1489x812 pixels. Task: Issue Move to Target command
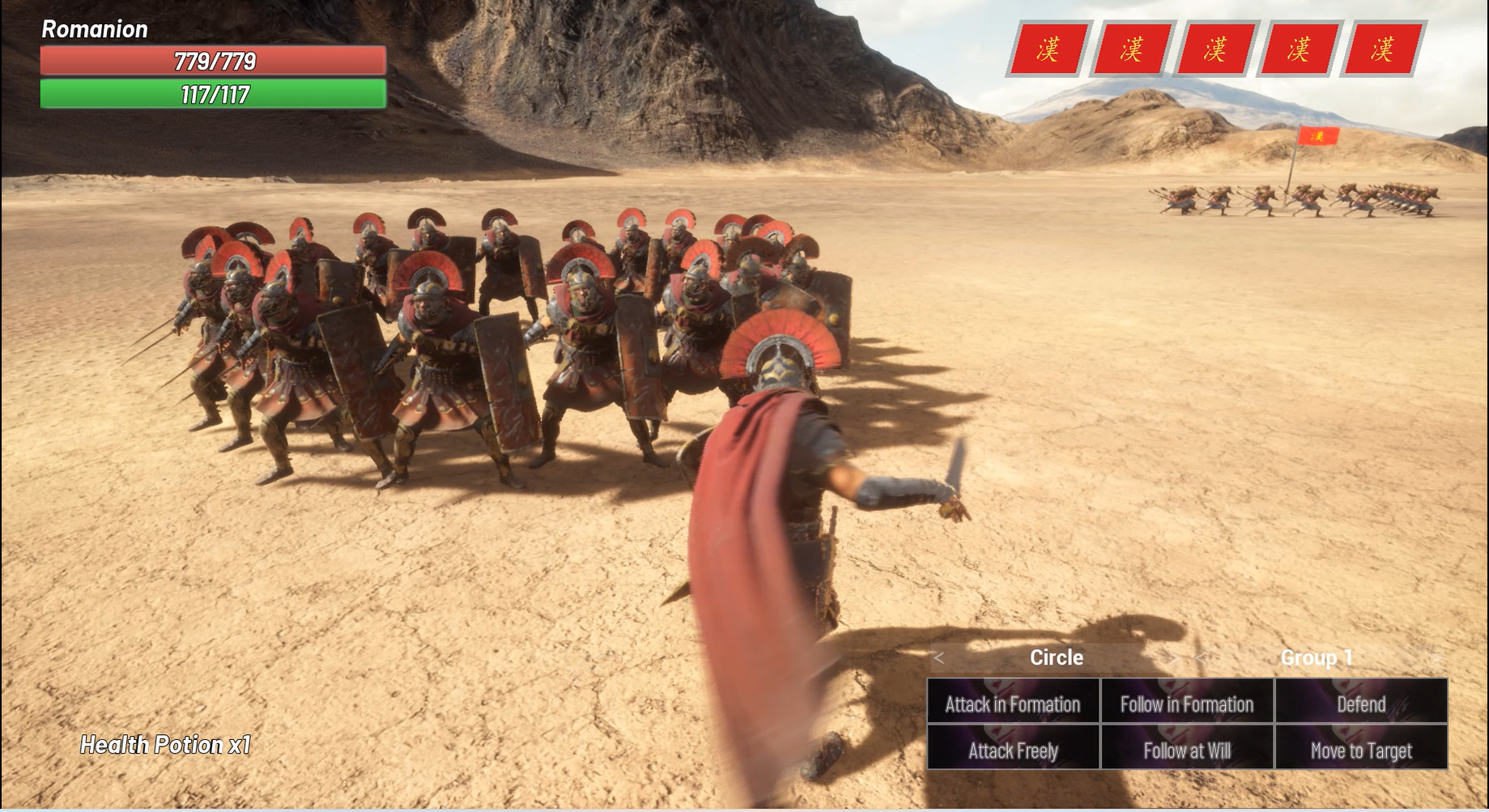point(1360,750)
